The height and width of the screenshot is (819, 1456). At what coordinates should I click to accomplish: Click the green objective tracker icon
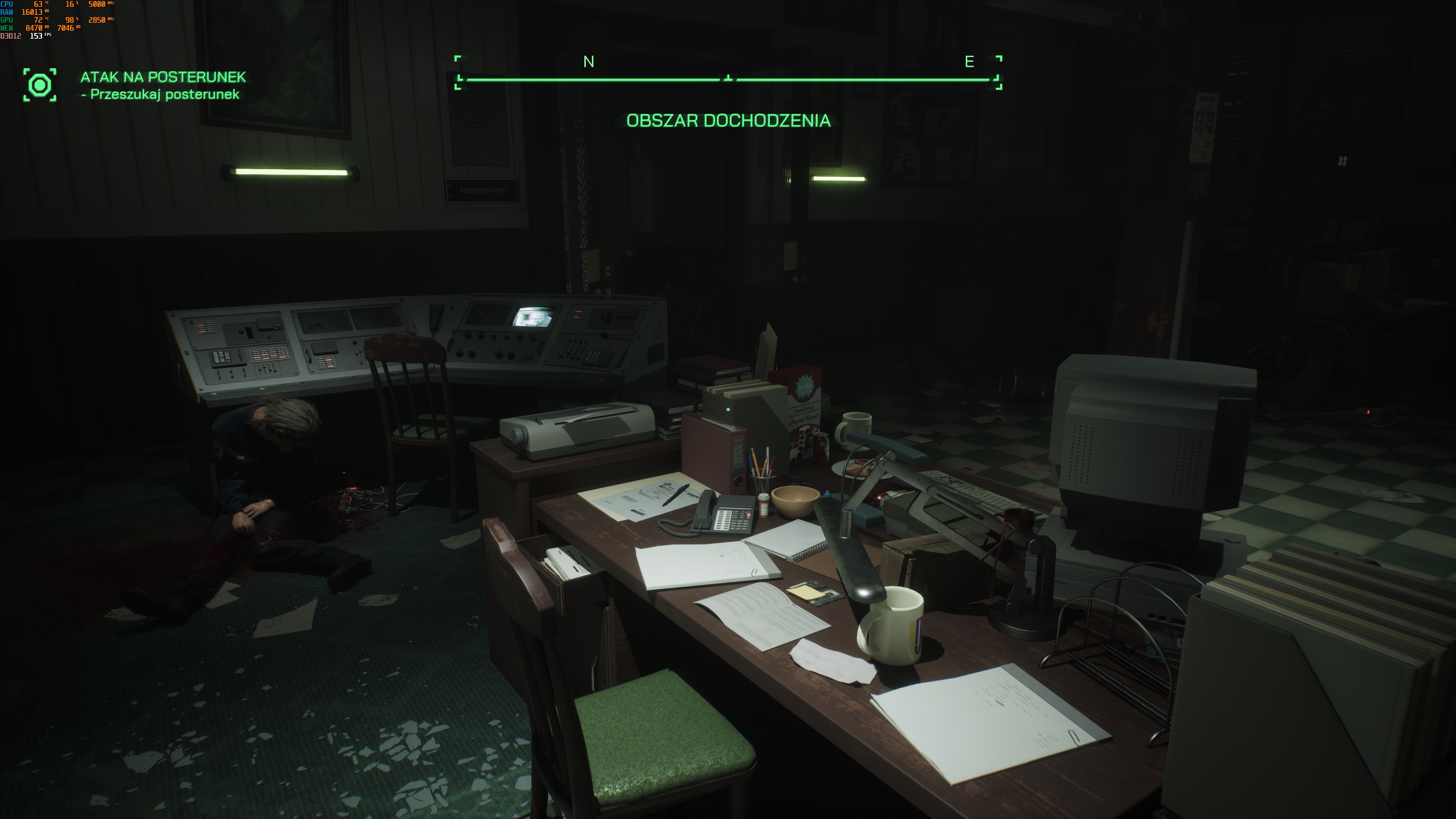point(39,85)
